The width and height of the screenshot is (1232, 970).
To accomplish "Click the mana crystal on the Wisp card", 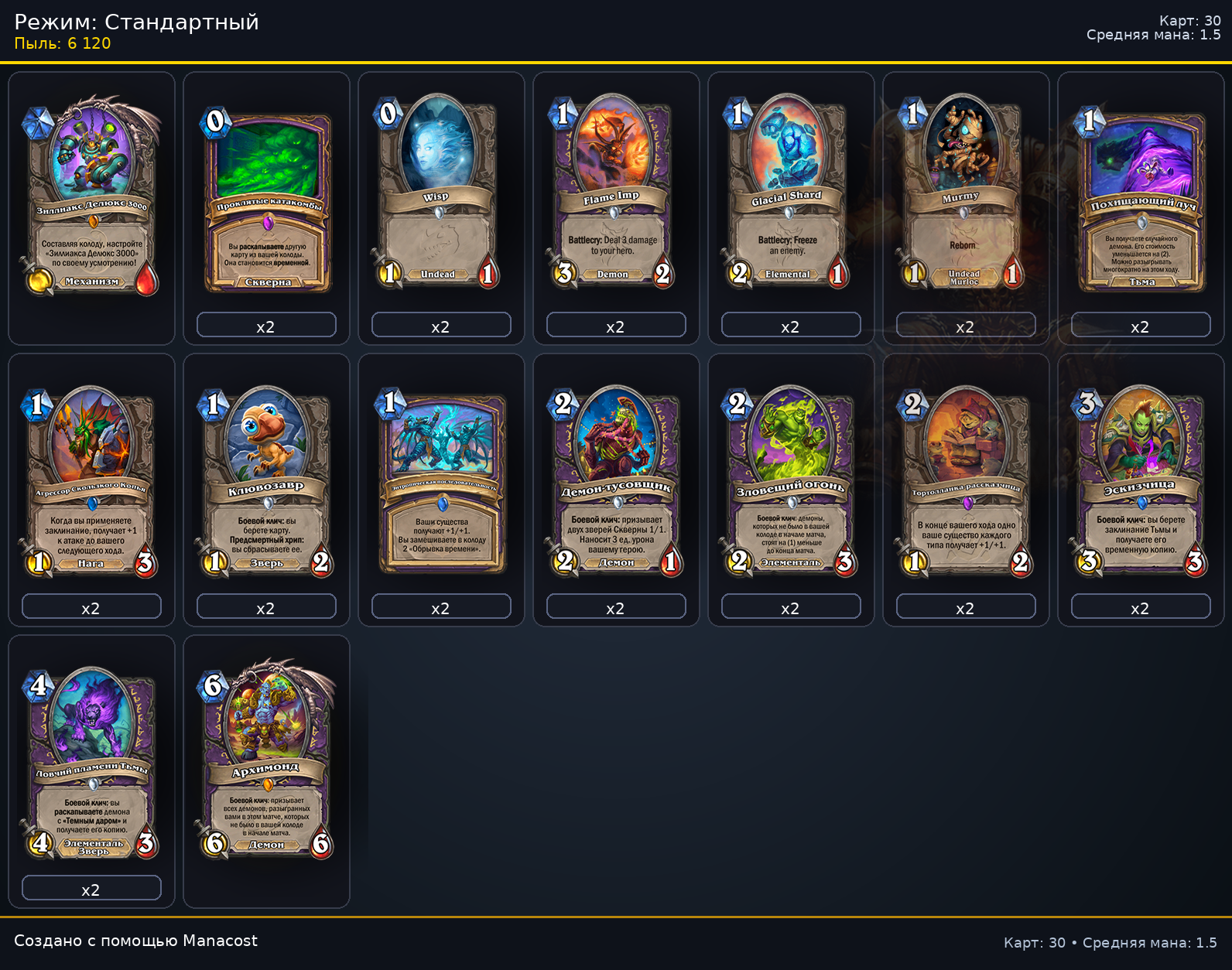I will click(386, 113).
